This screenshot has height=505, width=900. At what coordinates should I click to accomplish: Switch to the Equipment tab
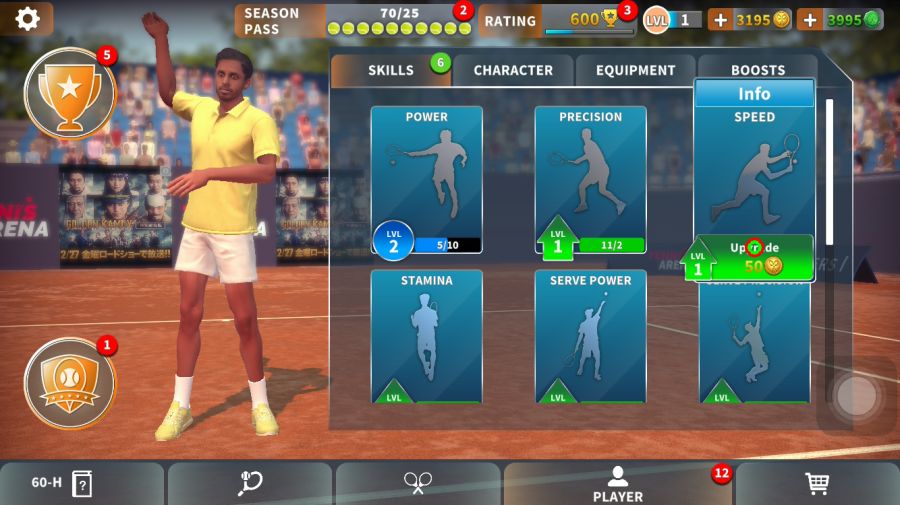click(x=636, y=70)
